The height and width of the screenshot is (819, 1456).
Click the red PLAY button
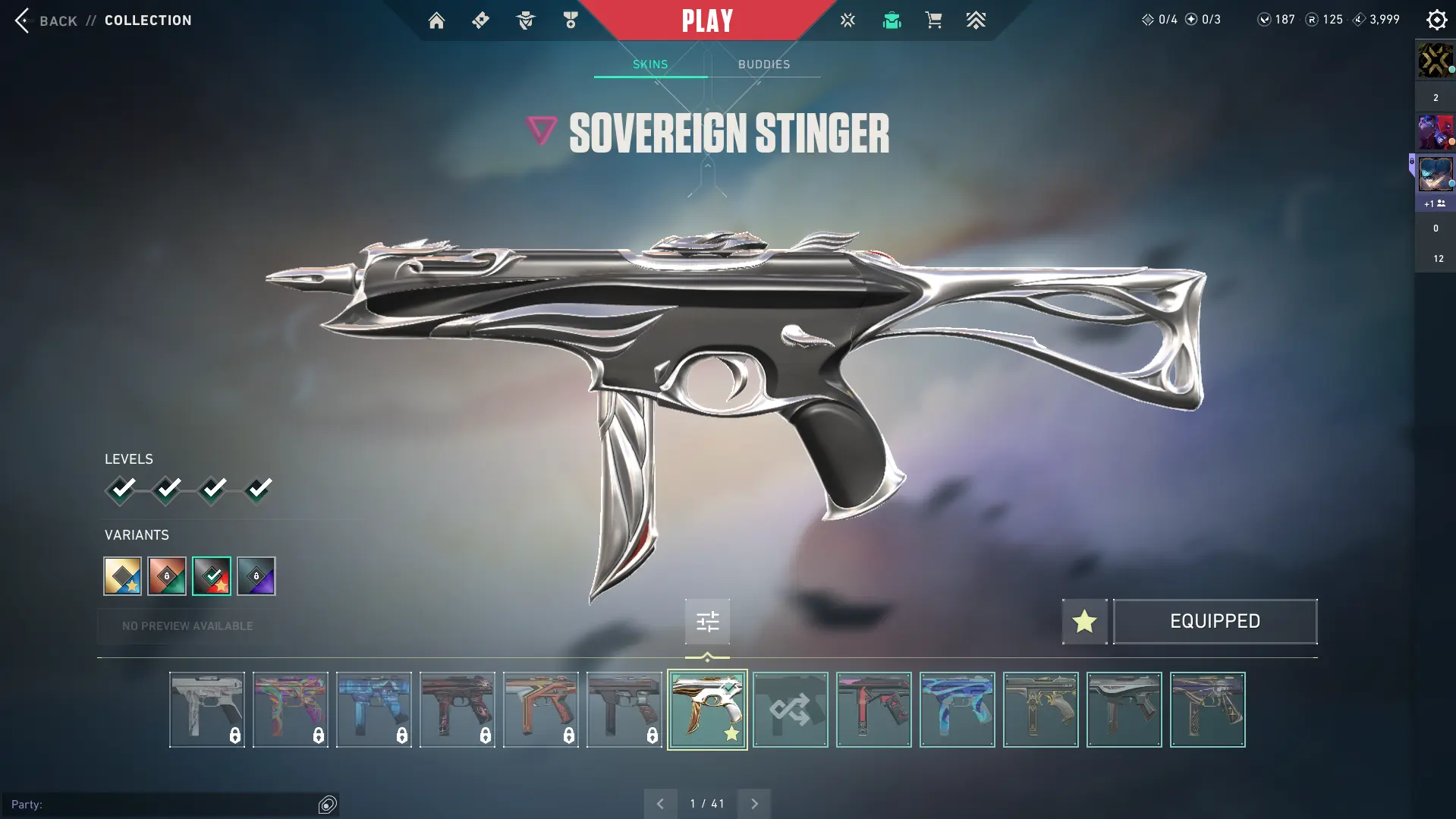[x=707, y=20]
